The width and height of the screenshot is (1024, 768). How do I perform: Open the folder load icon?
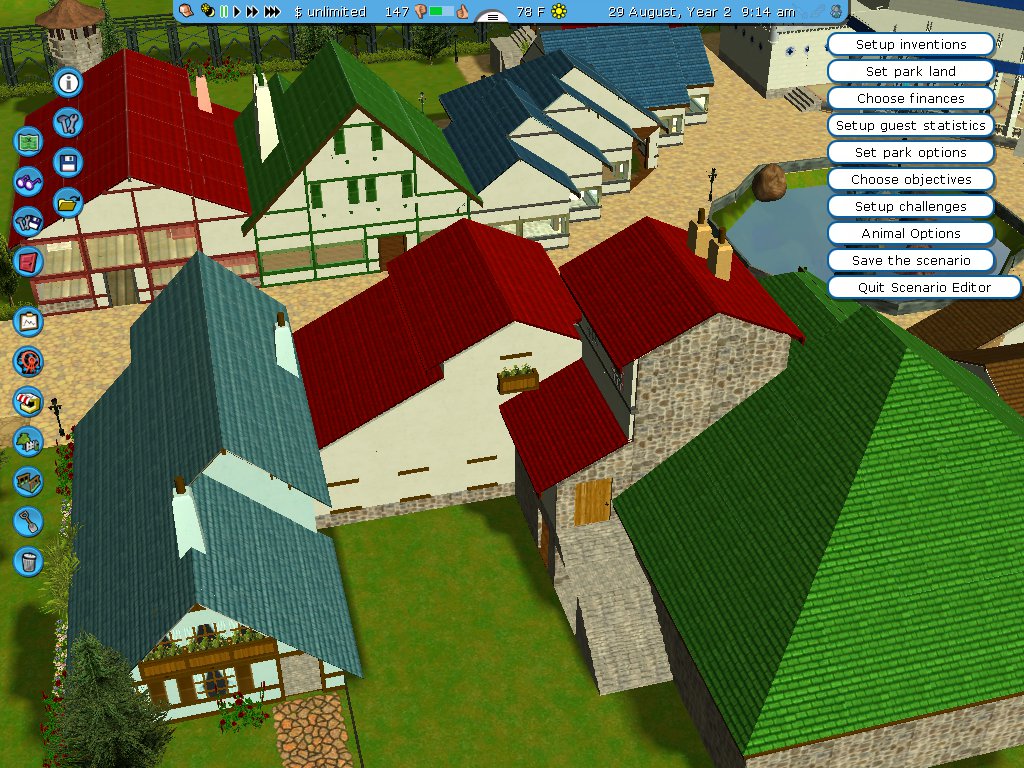pos(69,202)
